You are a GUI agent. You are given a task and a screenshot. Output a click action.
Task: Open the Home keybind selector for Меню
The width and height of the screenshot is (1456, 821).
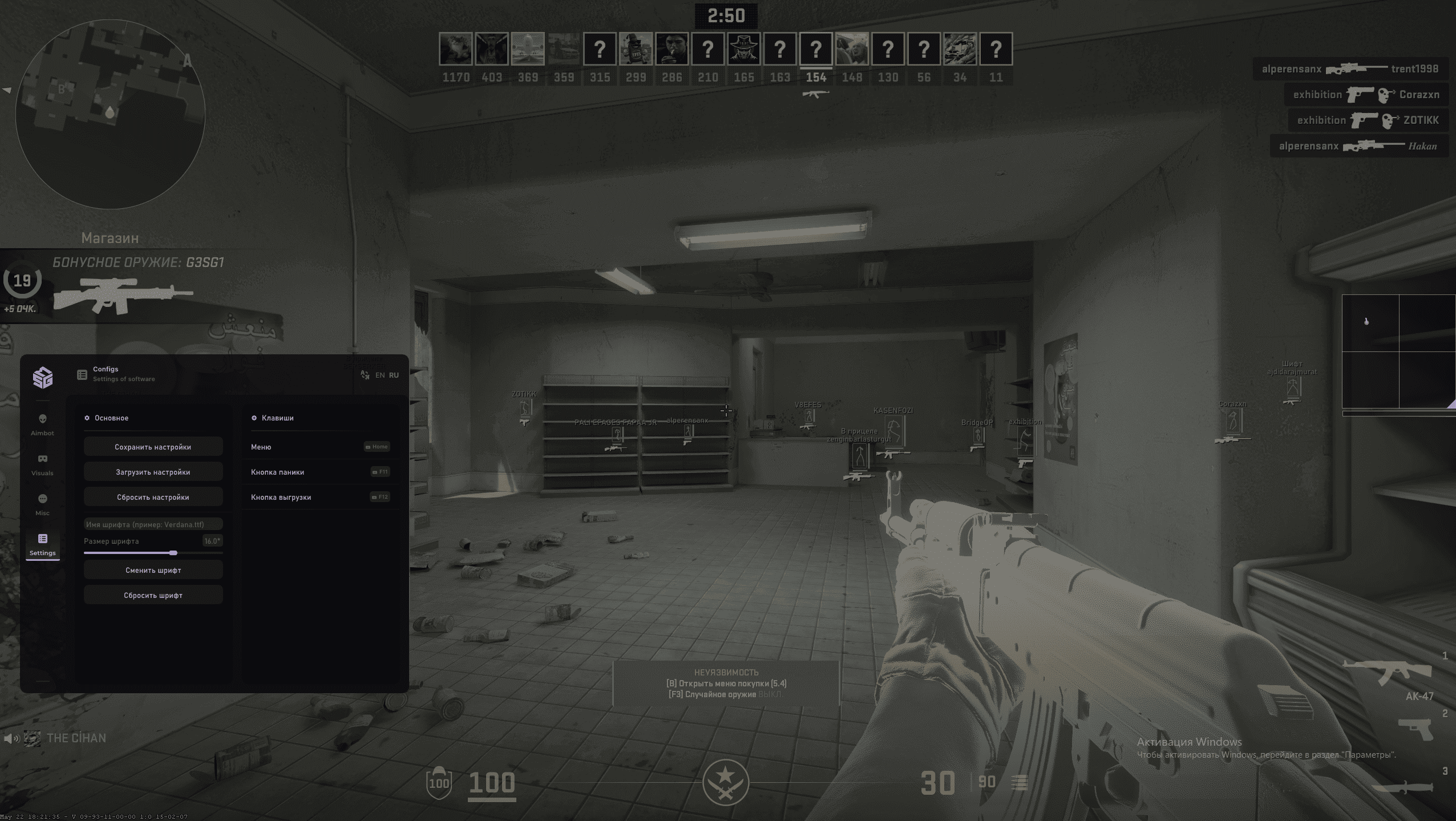click(x=377, y=447)
